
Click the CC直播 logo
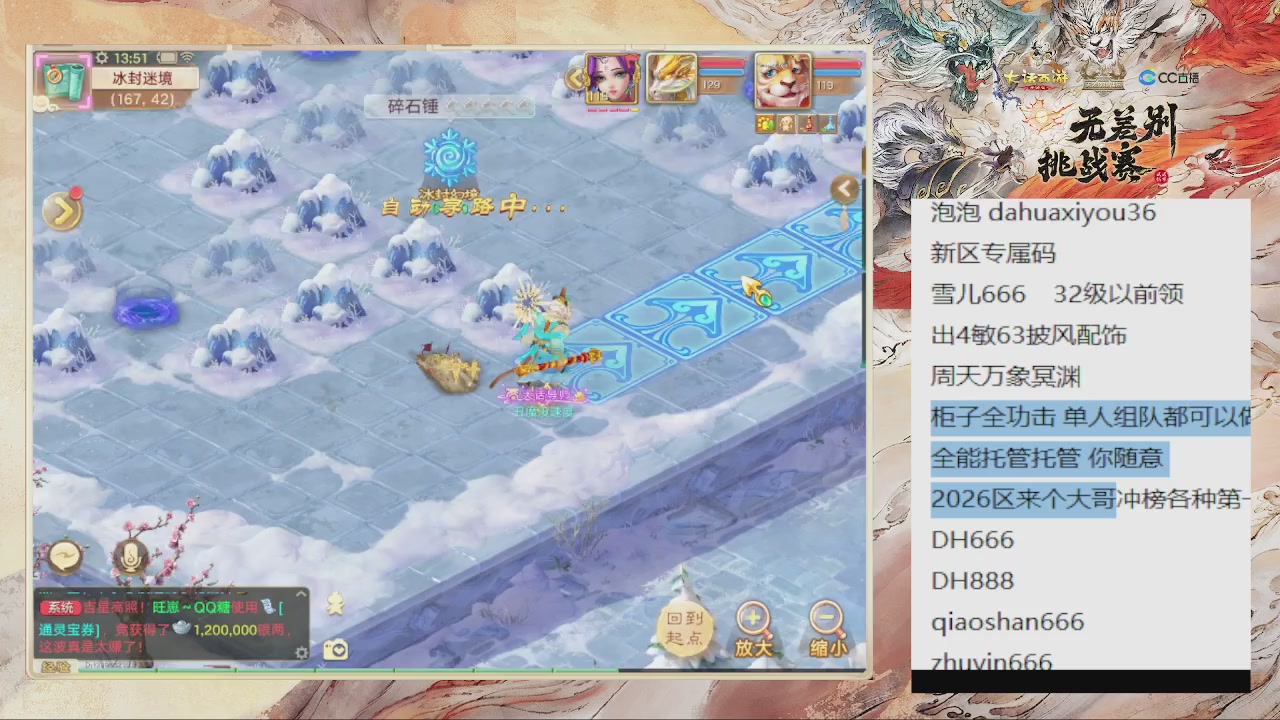1168,77
